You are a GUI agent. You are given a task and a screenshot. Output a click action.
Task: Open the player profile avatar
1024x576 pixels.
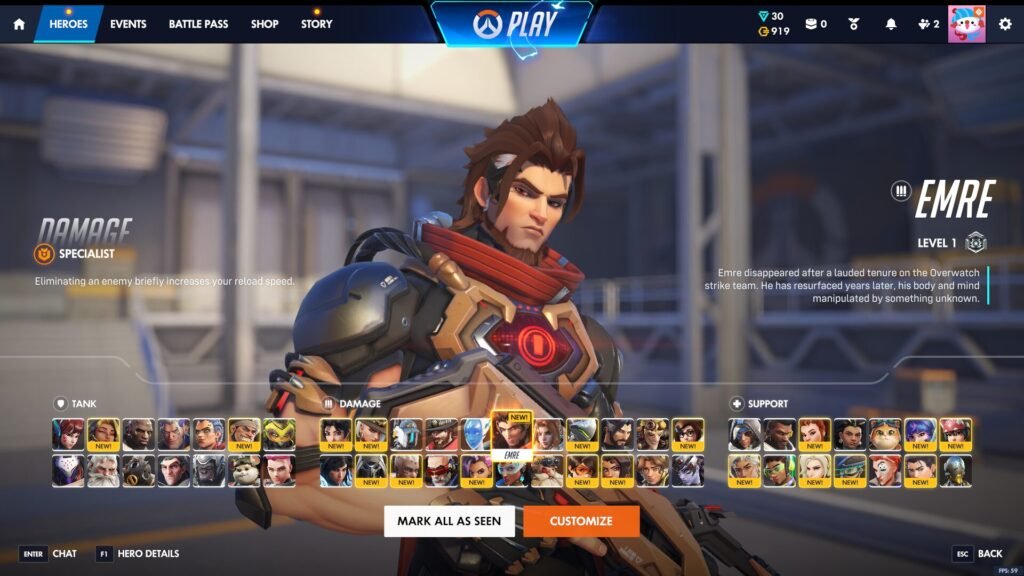click(x=966, y=24)
